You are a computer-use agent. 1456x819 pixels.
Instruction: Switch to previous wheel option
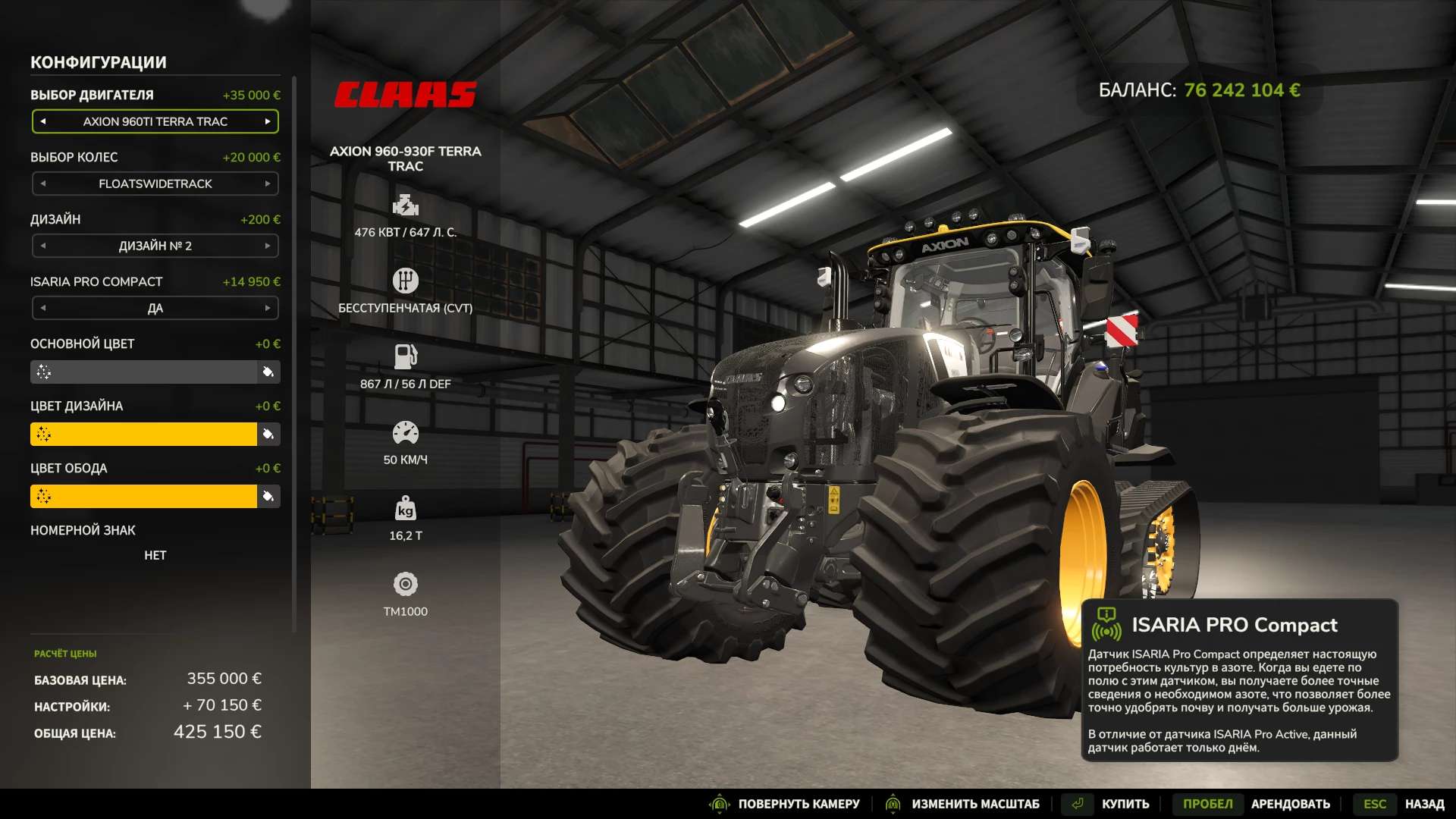coord(43,184)
